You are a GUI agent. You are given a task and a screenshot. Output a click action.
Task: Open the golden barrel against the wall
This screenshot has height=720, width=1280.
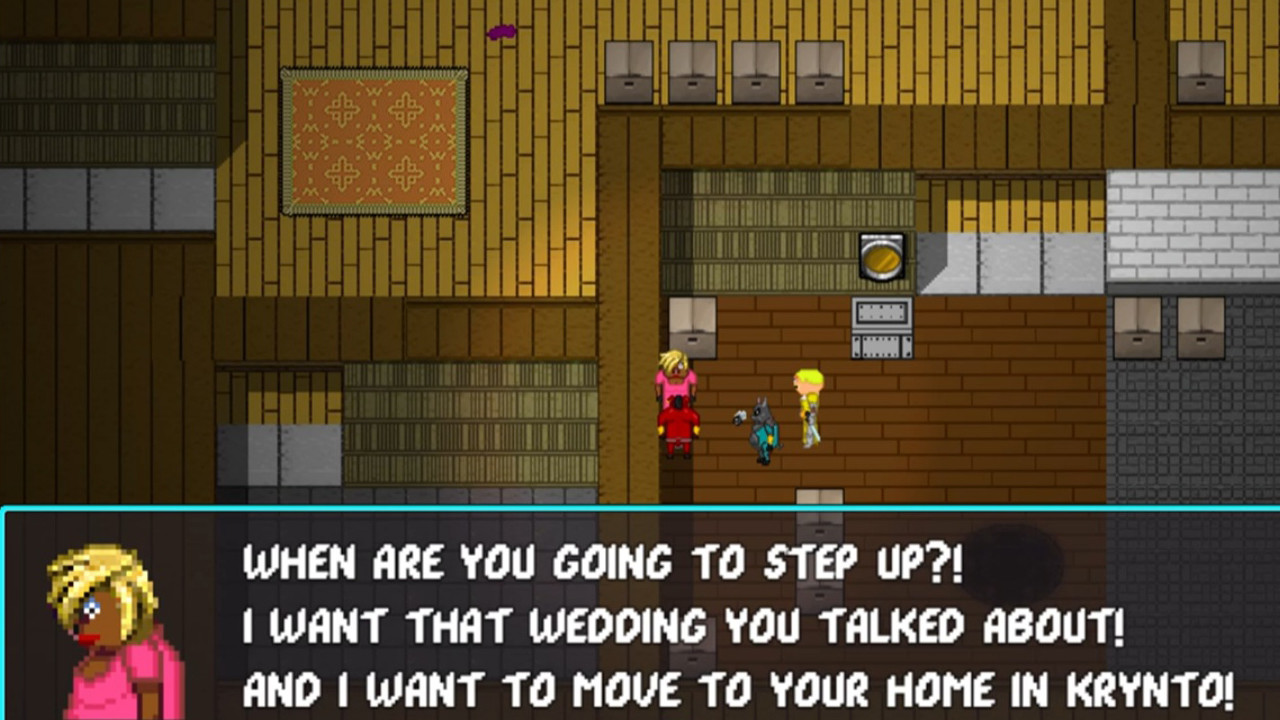click(x=881, y=257)
